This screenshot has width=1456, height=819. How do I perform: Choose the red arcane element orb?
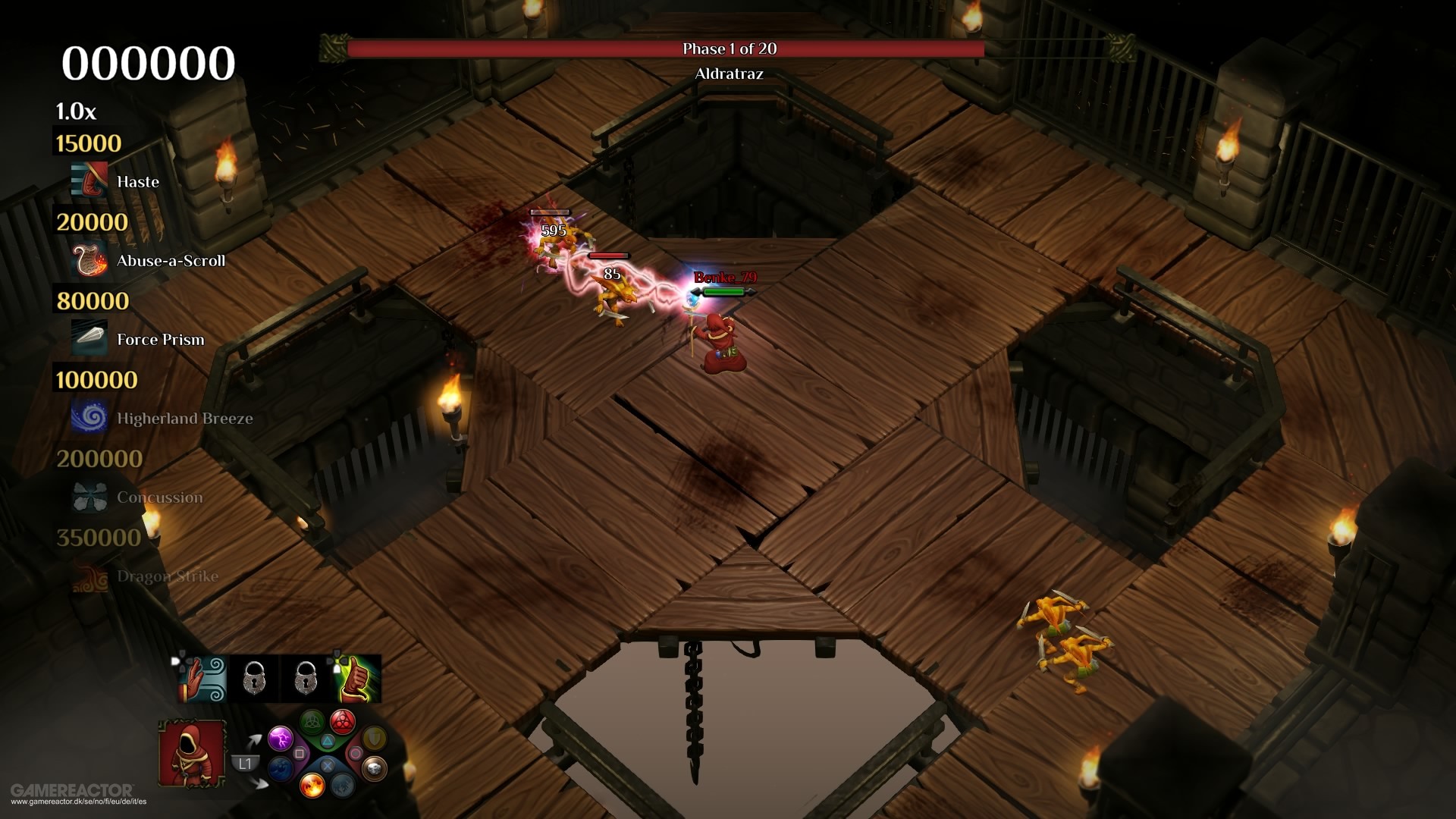click(x=343, y=721)
